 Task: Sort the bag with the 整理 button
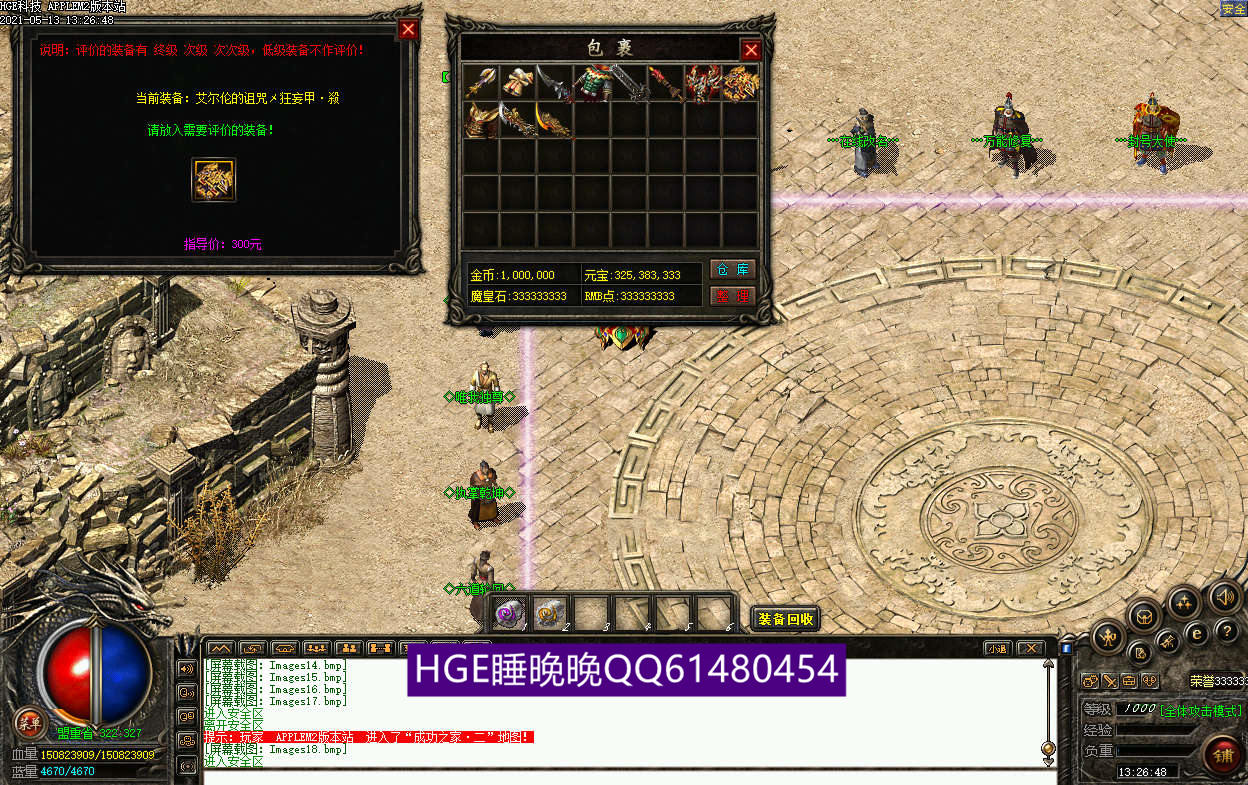point(732,296)
